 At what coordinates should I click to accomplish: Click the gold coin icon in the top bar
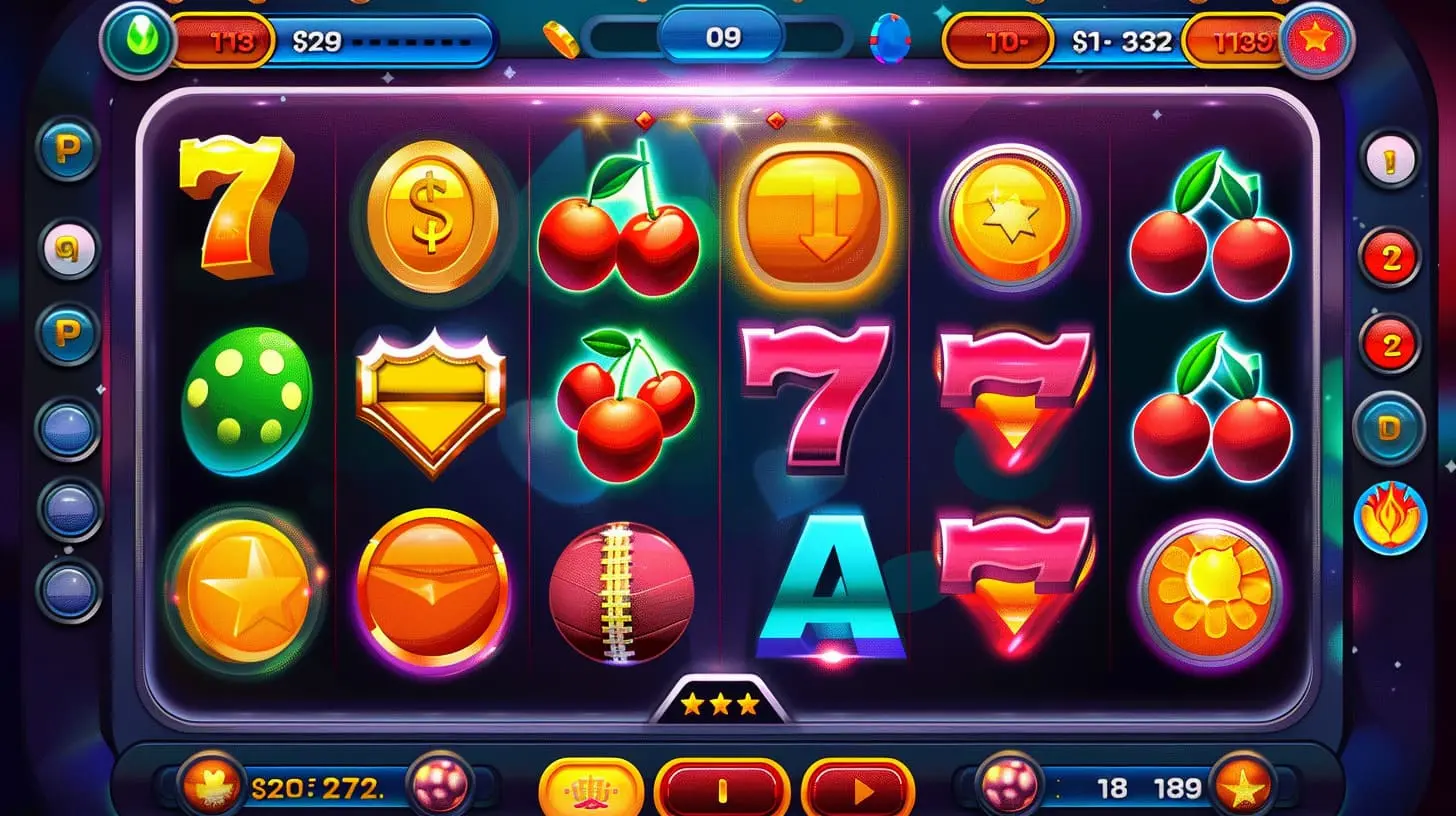tap(561, 39)
